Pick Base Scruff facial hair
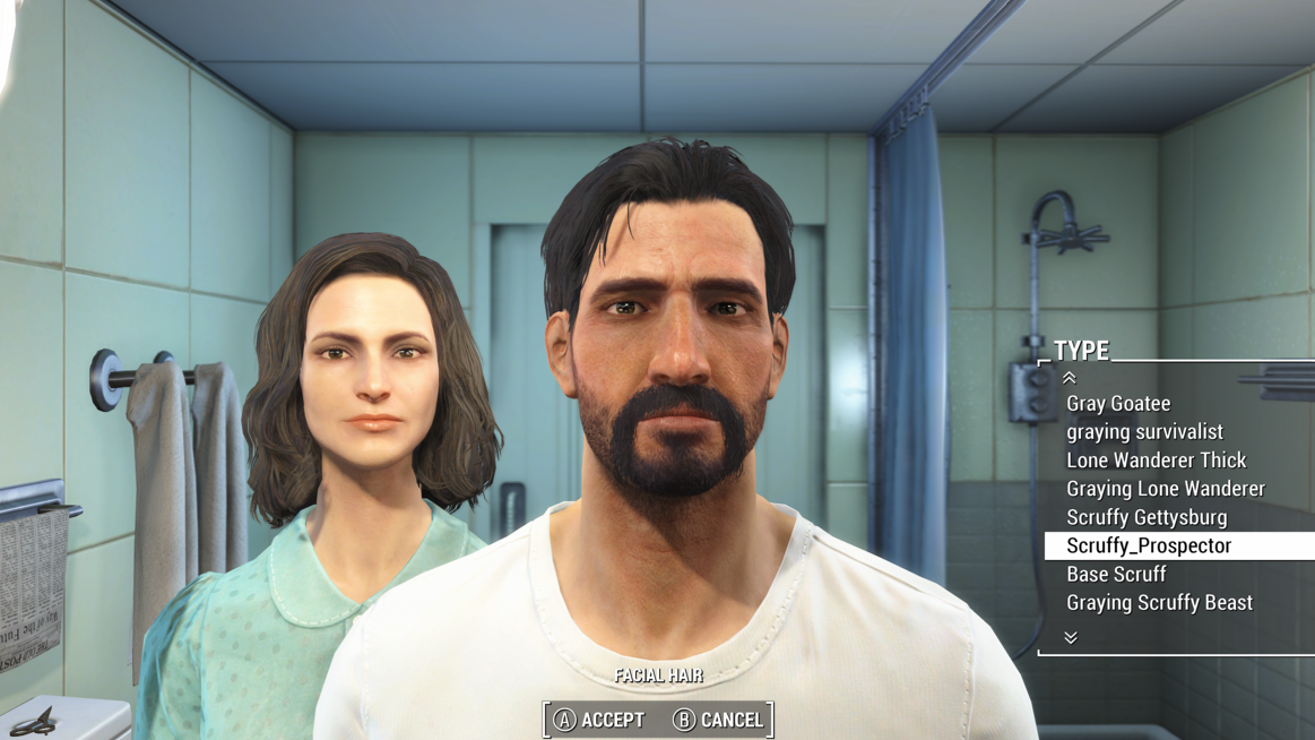 1116,575
